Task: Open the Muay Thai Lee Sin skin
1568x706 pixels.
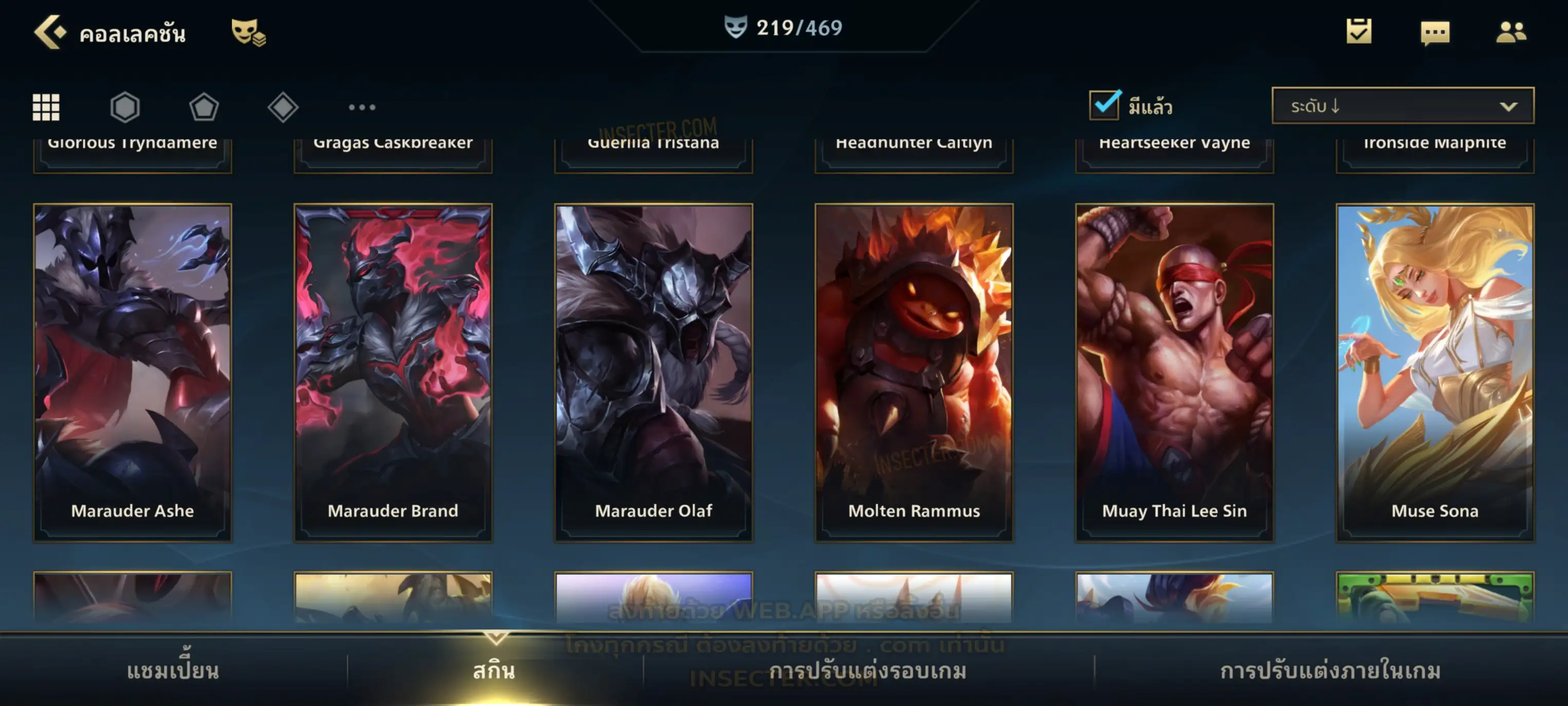Action: coord(1175,372)
